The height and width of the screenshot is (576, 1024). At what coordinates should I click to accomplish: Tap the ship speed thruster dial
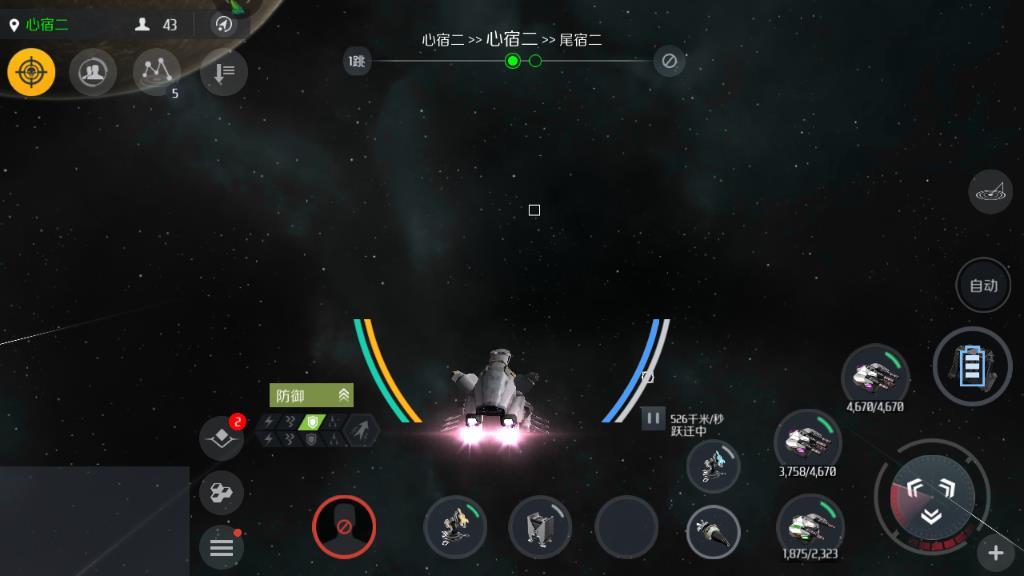point(930,497)
